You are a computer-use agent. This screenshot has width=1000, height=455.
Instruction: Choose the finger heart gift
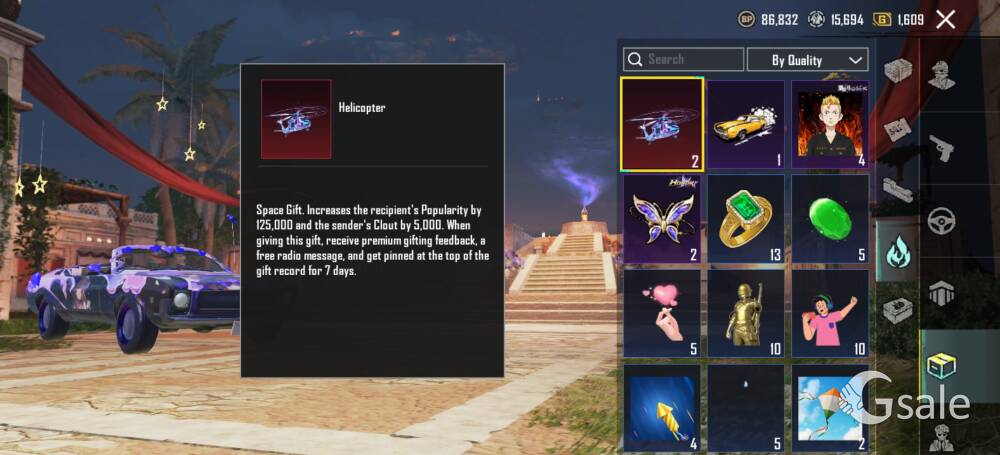click(x=662, y=313)
